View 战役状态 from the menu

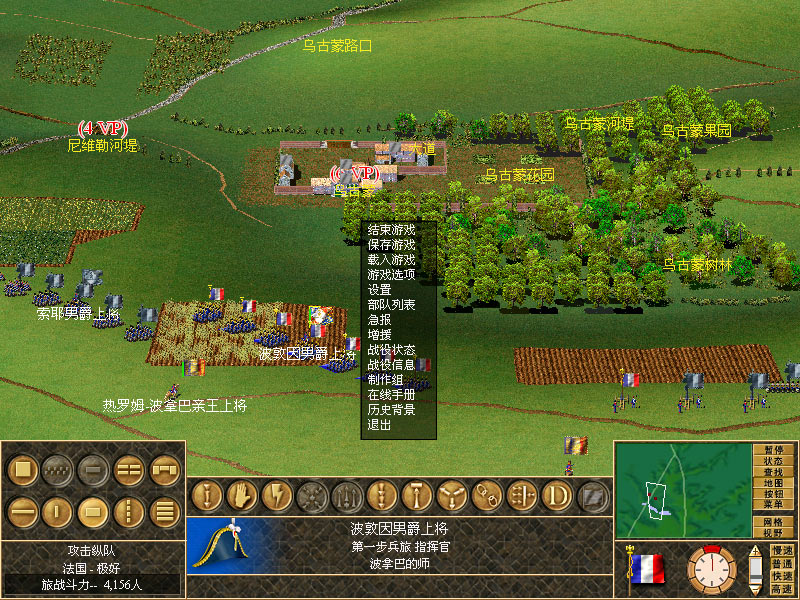391,349
